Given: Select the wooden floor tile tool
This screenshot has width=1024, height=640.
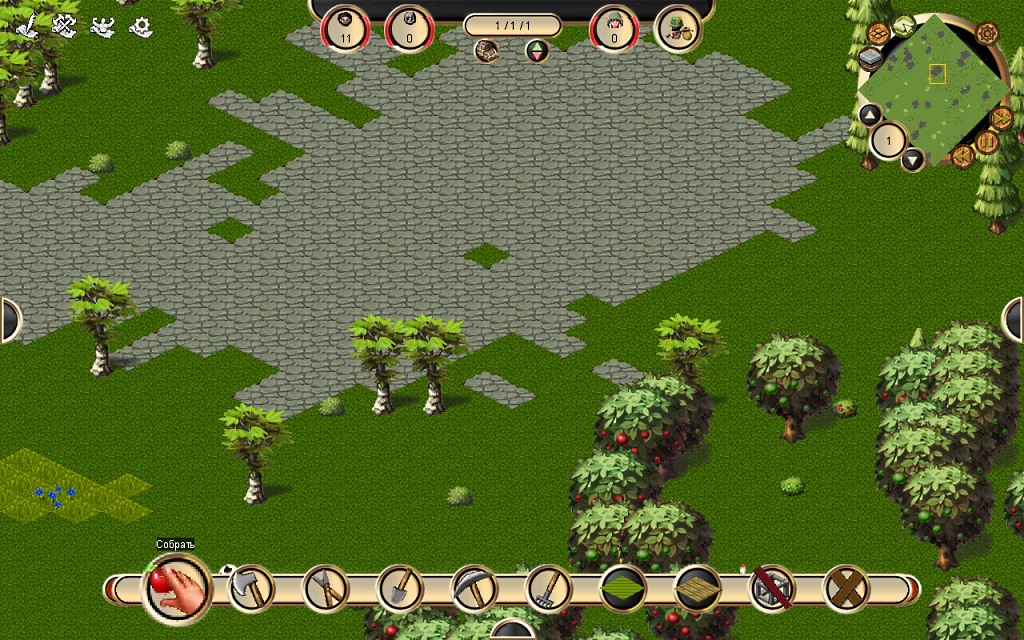Looking at the screenshot, I should pyautogui.click(x=697, y=588).
